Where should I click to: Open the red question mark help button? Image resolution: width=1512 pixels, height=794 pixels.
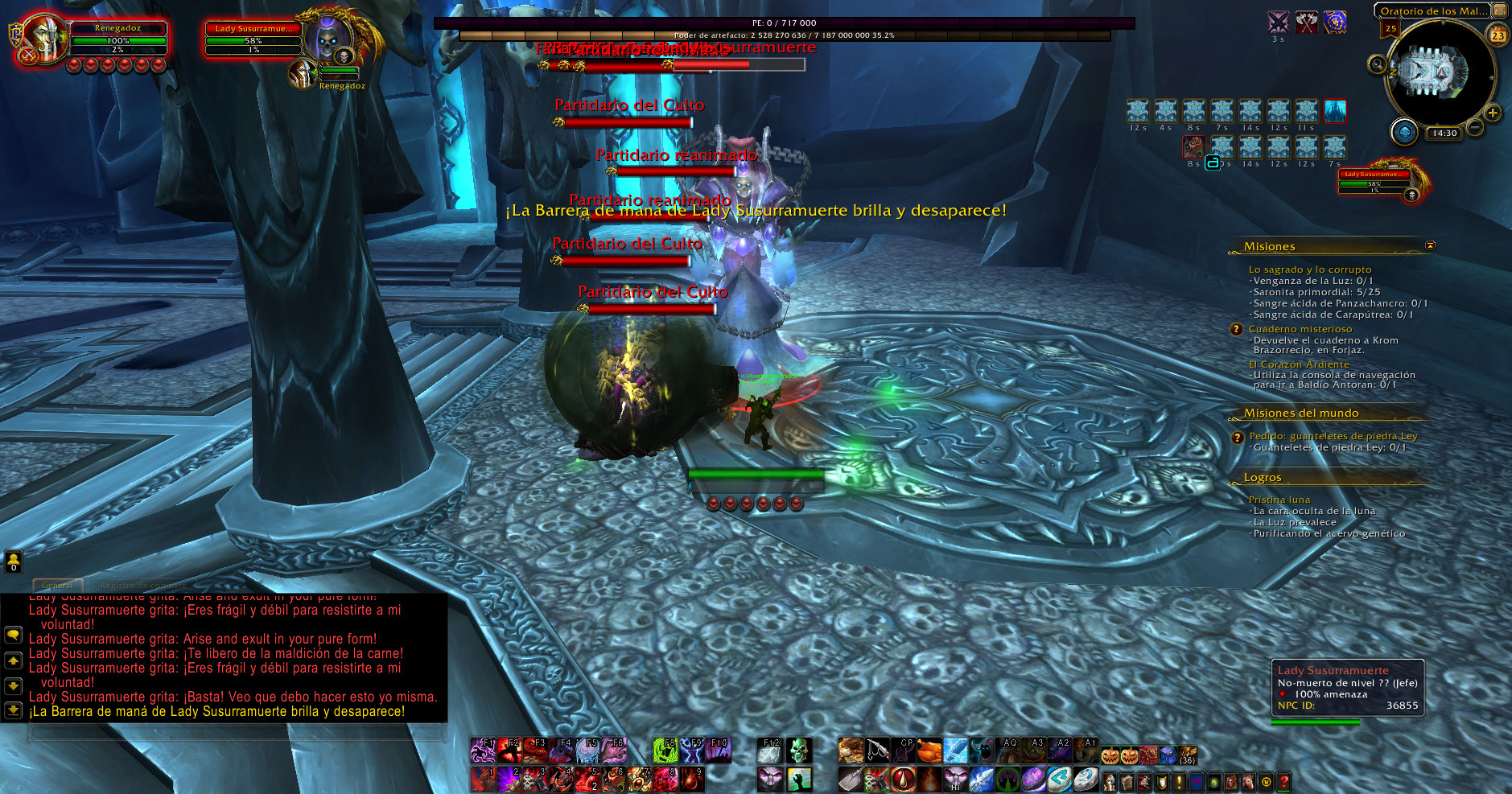[x=1283, y=780]
